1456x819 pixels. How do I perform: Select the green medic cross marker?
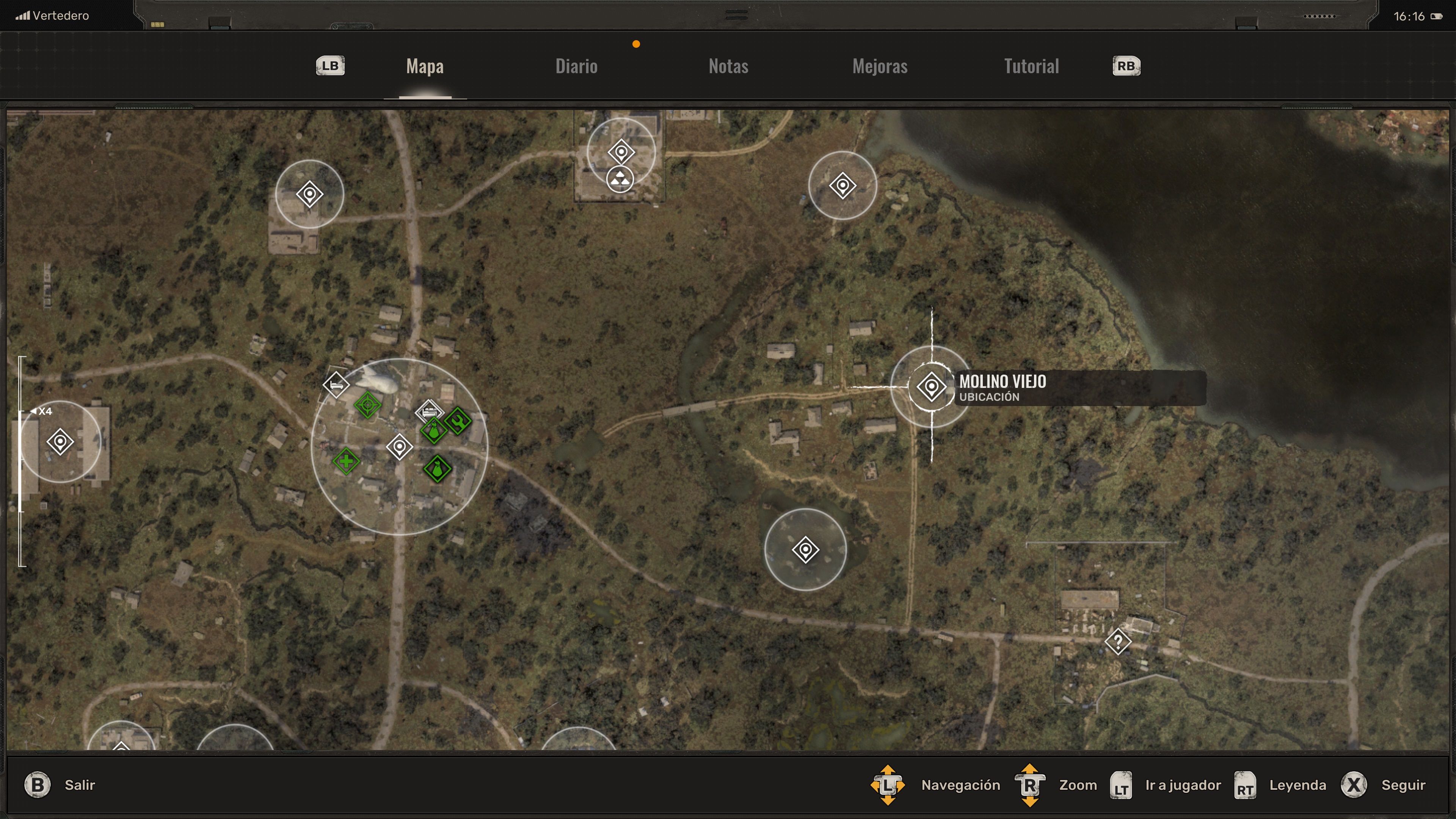click(x=346, y=462)
